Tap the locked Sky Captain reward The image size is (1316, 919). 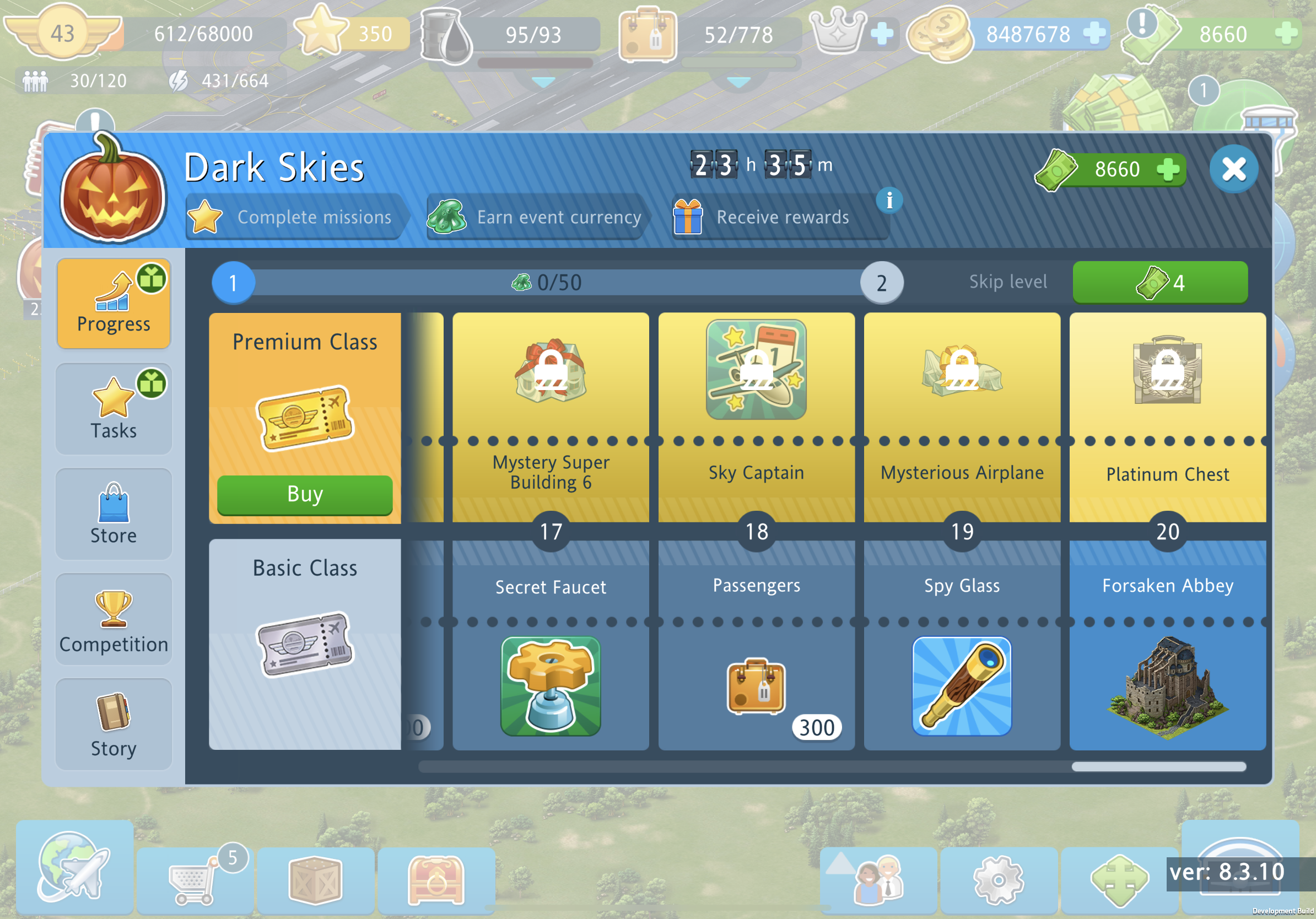coord(756,370)
